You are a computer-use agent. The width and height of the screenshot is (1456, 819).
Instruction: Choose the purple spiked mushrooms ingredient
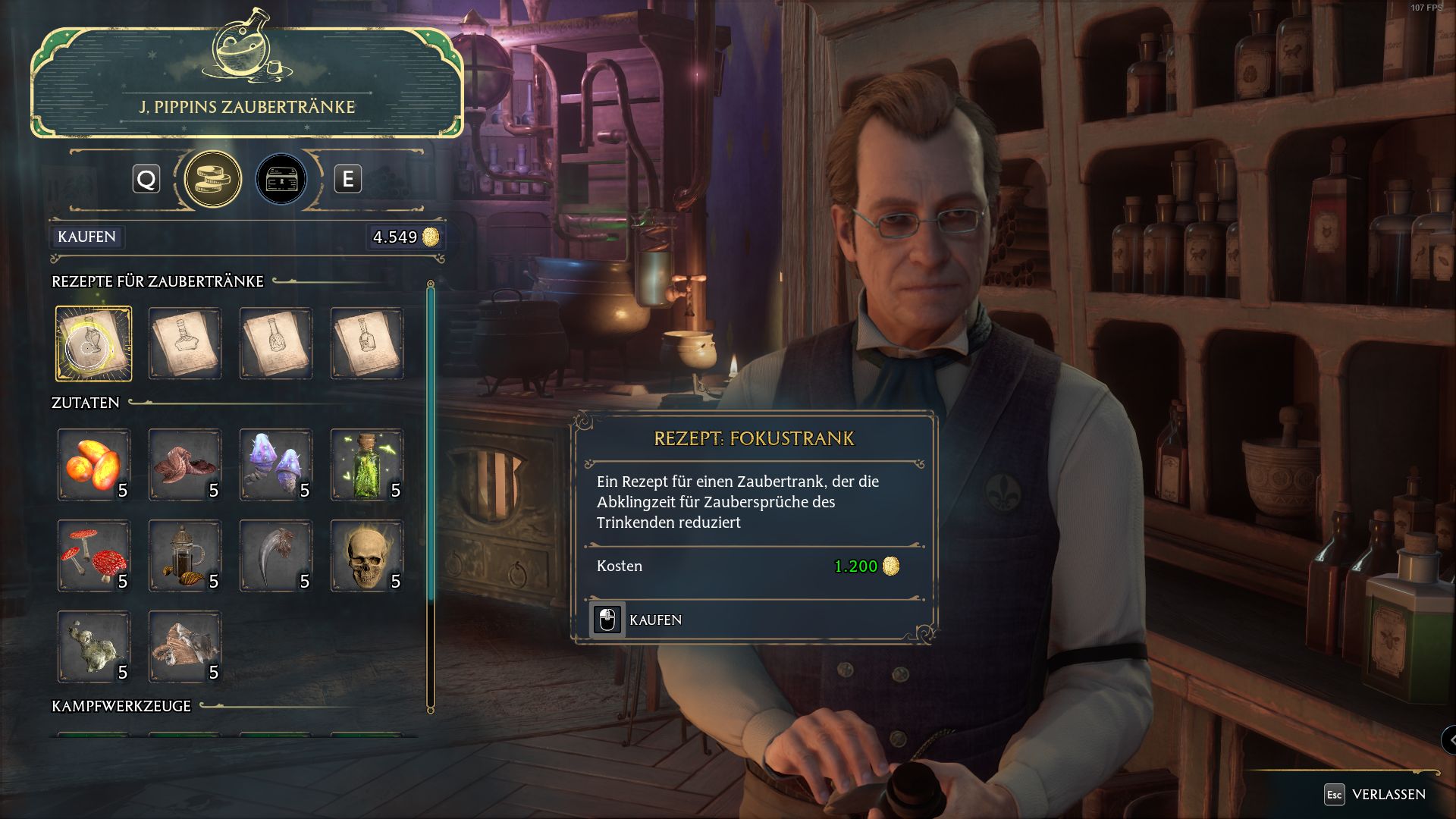275,465
